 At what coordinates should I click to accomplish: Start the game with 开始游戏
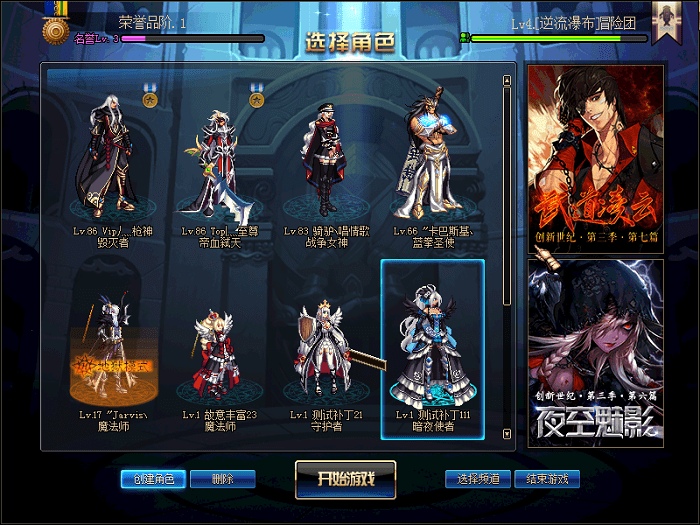pyautogui.click(x=345, y=479)
